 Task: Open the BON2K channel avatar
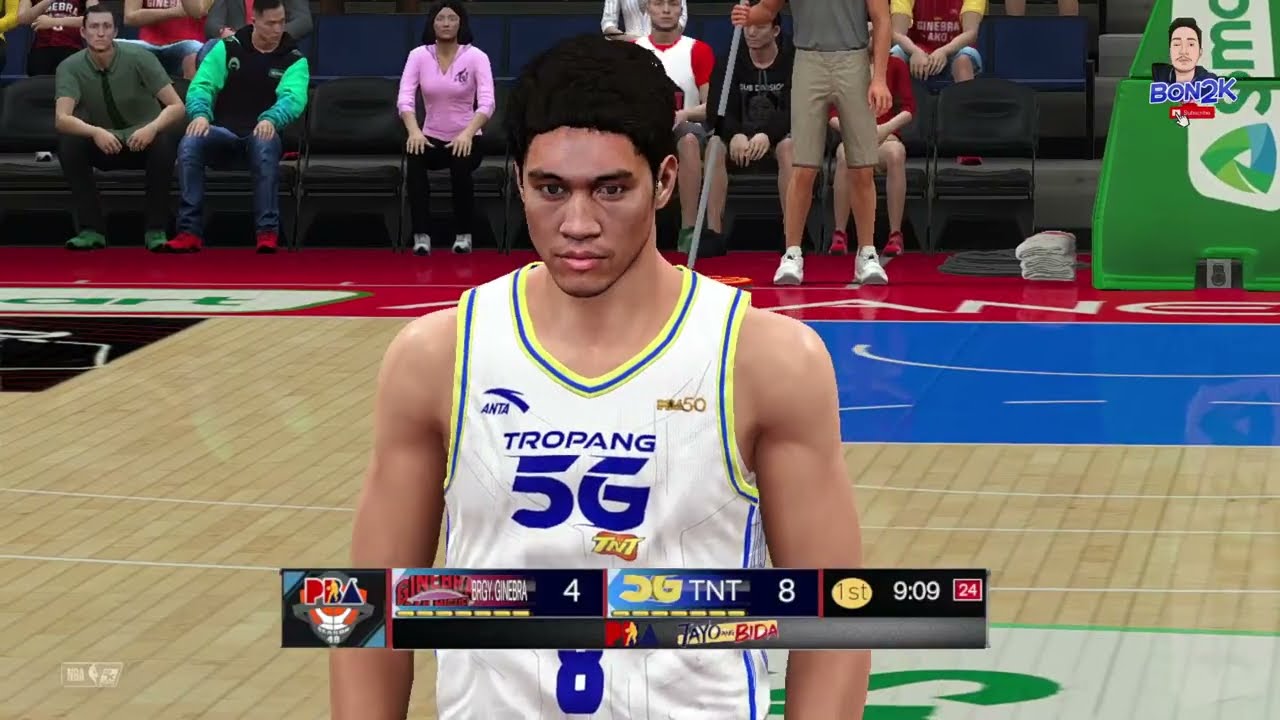click(1185, 50)
